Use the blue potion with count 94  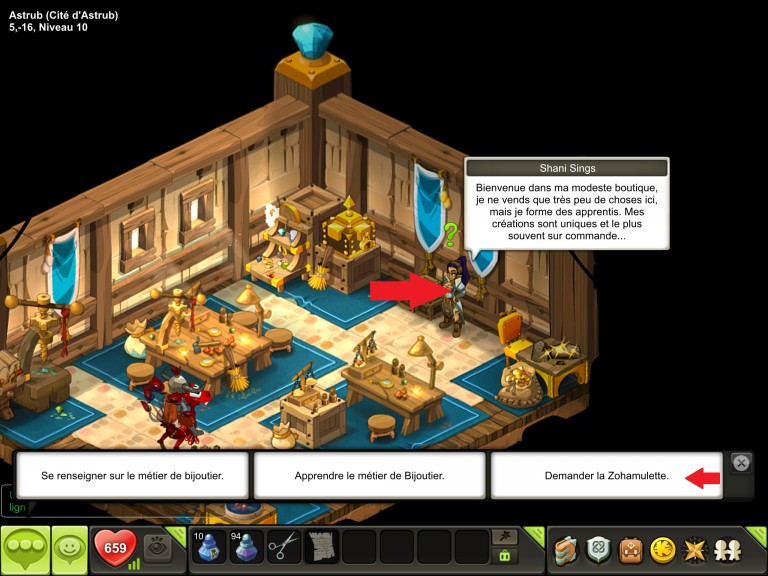coord(245,547)
